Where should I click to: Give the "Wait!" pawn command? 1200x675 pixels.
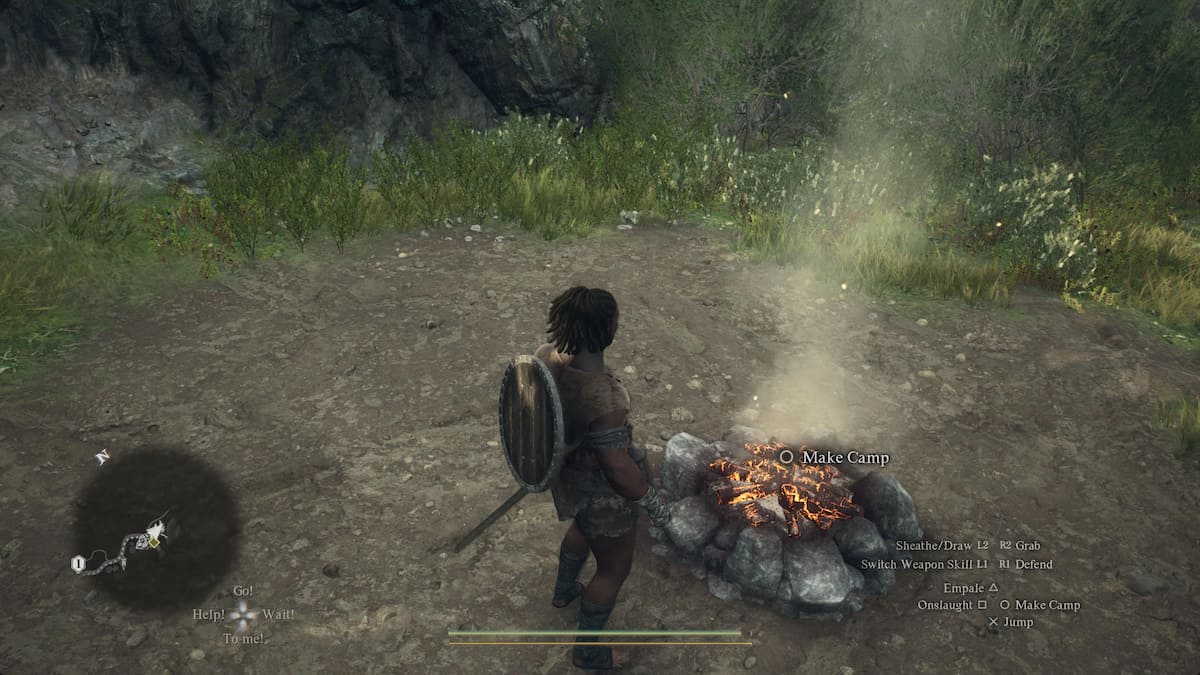click(x=278, y=614)
